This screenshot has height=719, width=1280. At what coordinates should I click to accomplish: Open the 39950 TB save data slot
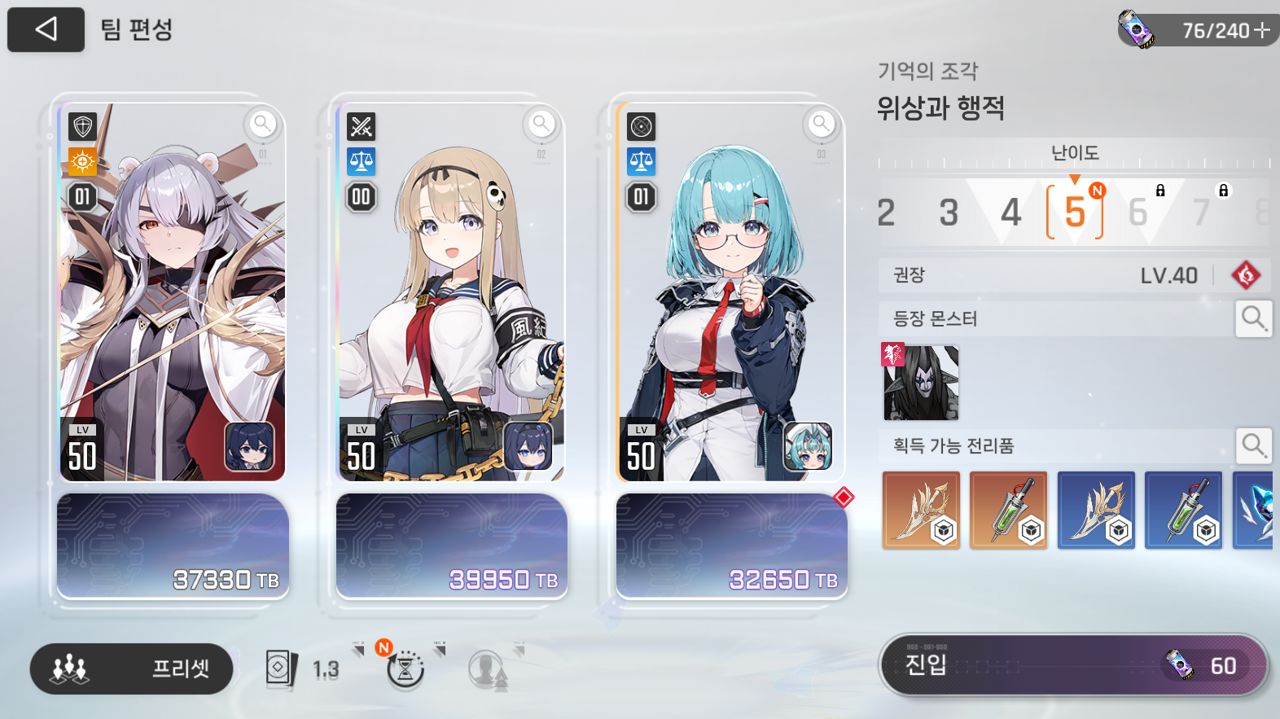[451, 545]
